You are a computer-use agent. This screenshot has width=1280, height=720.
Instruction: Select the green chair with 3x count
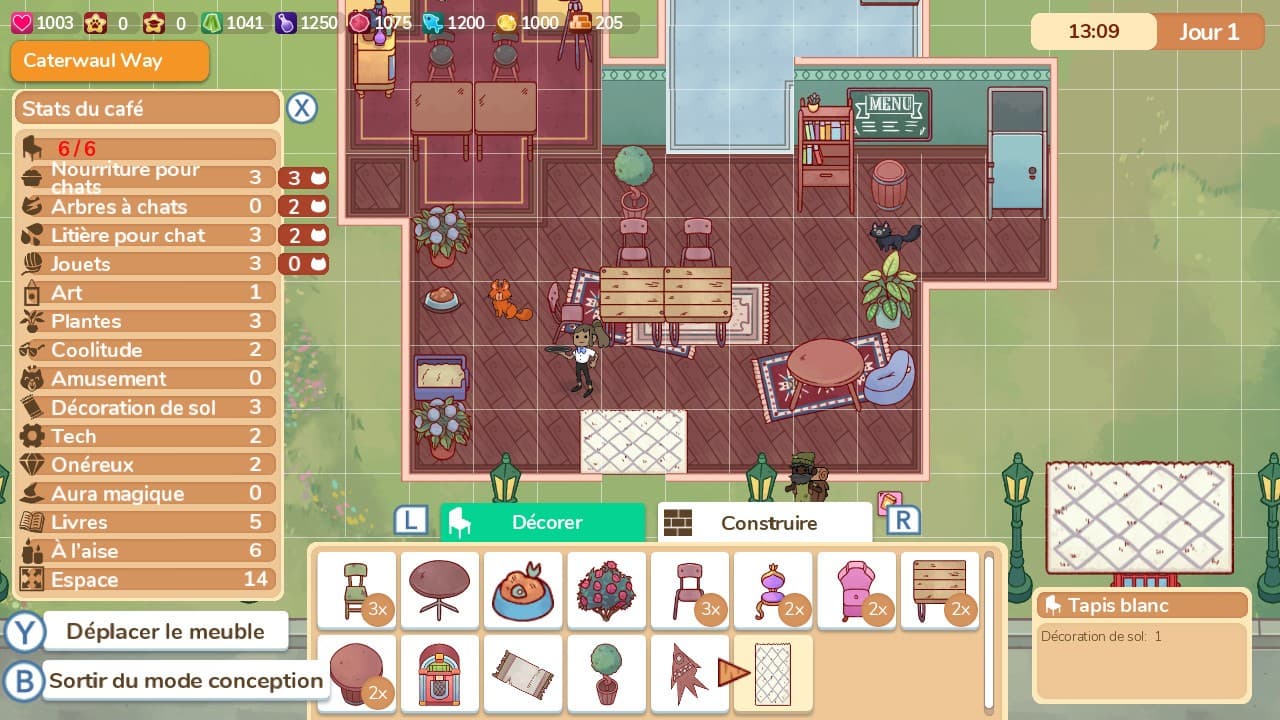pyautogui.click(x=356, y=590)
